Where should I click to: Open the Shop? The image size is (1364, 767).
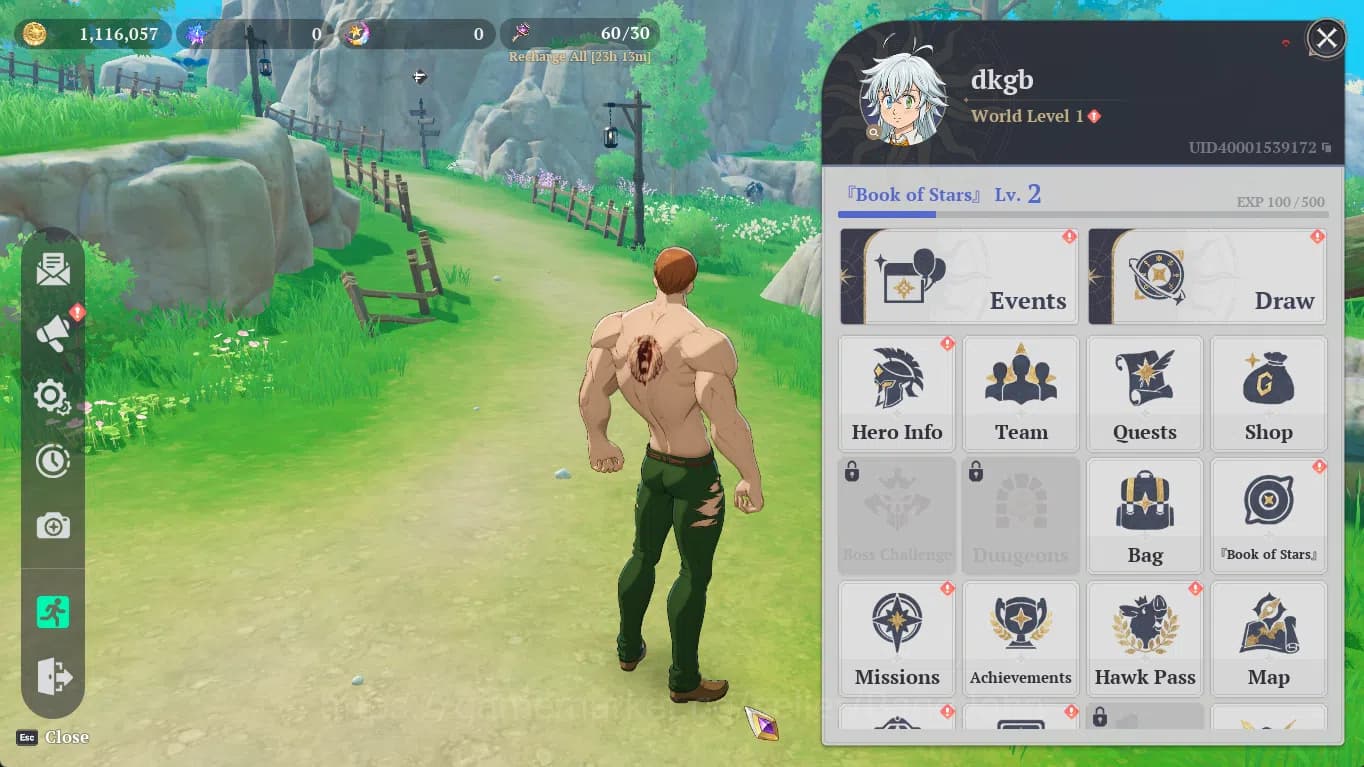pyautogui.click(x=1268, y=394)
